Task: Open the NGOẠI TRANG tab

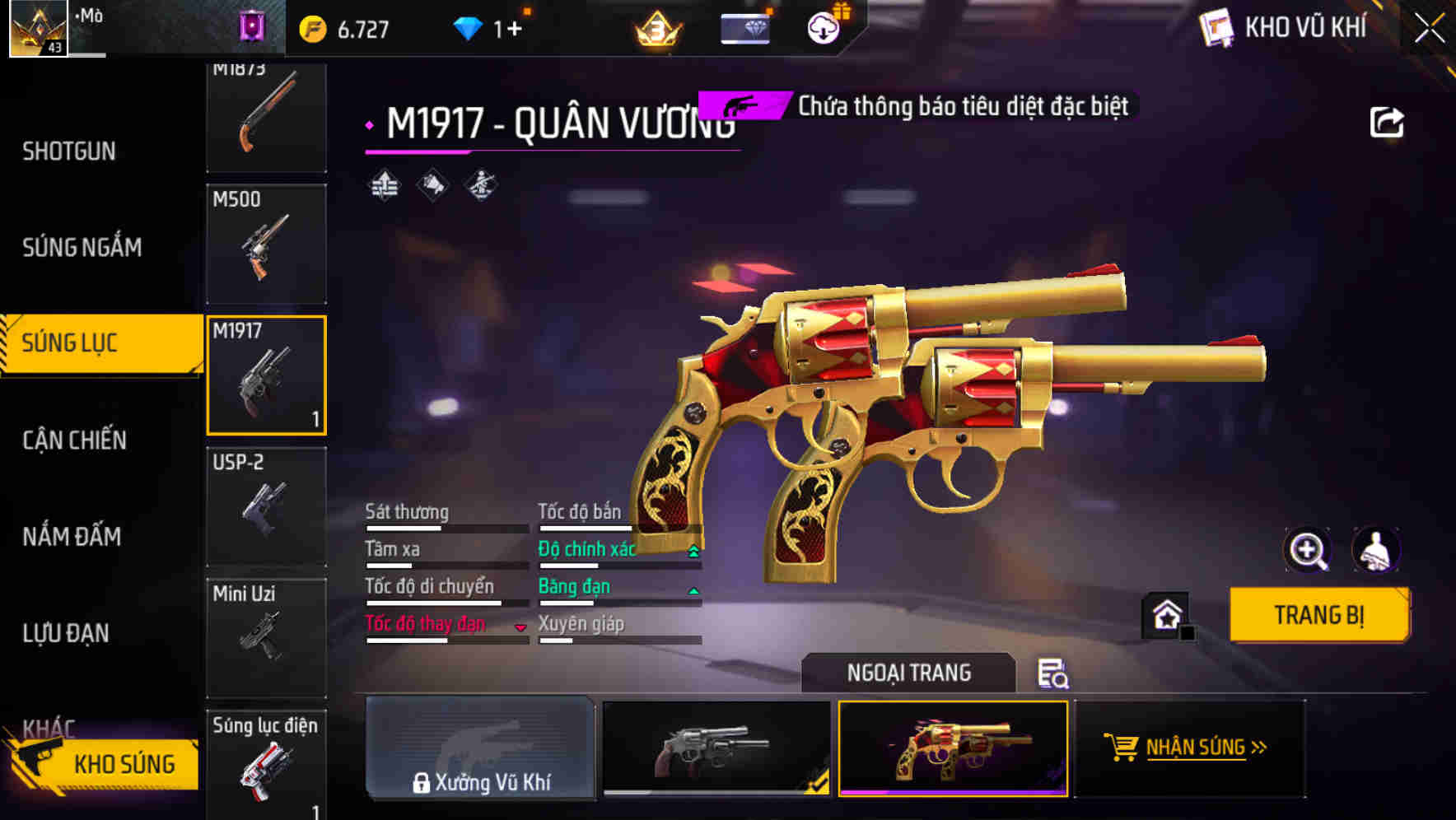Action: point(908,672)
